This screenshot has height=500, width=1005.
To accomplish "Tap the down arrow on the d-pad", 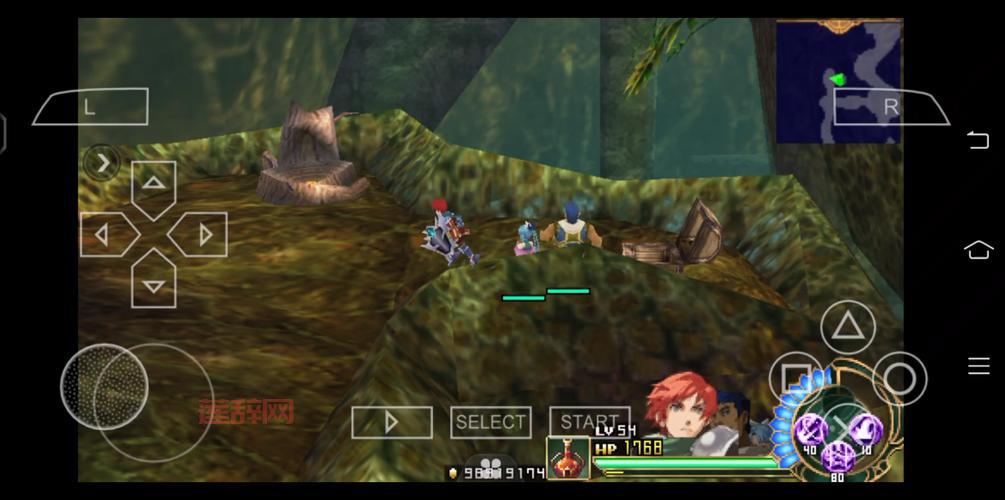I will pos(153,284).
